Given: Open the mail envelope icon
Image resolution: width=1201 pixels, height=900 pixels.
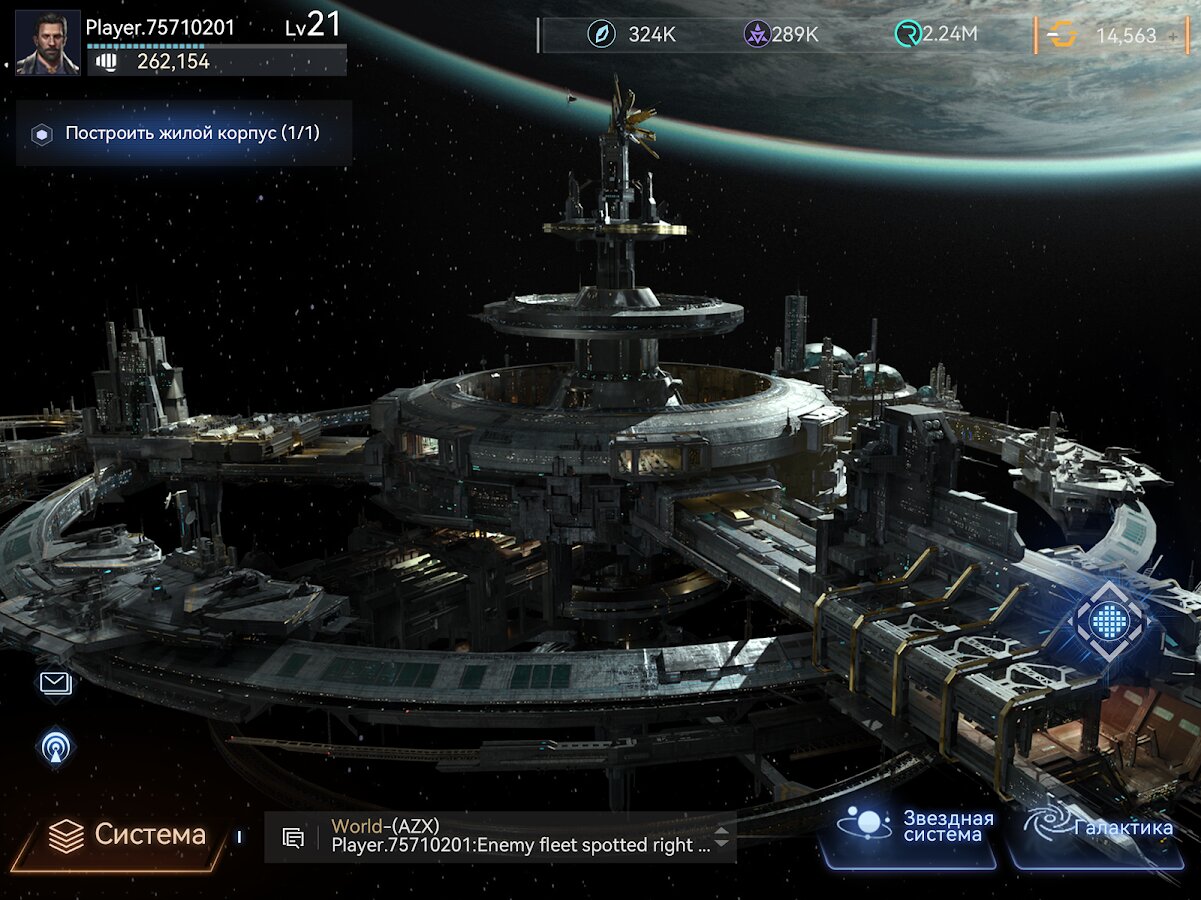Looking at the screenshot, I should pos(56,683).
